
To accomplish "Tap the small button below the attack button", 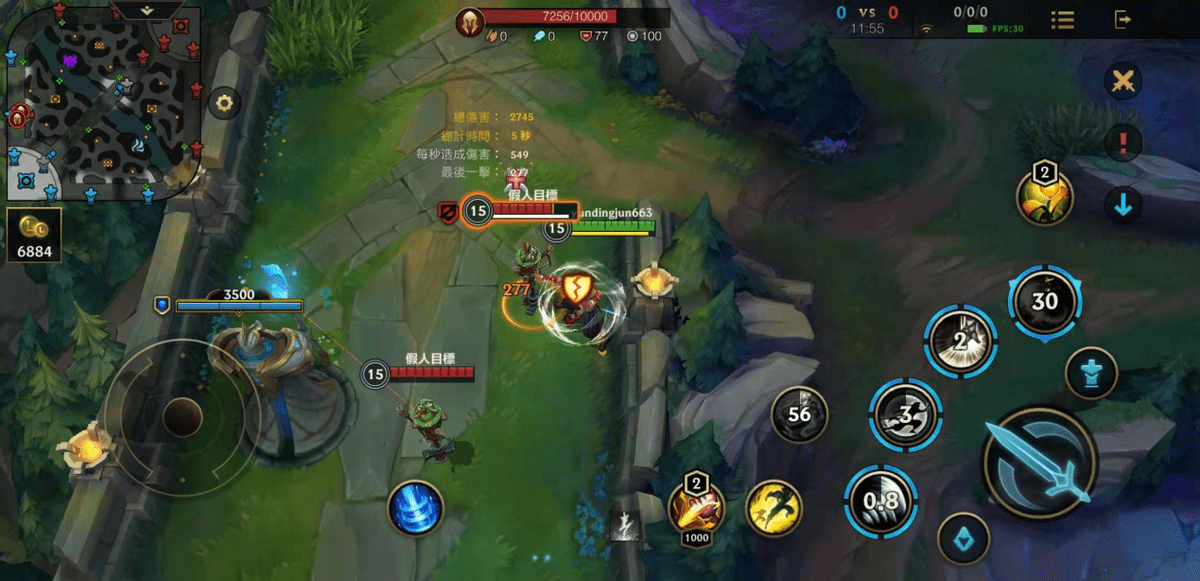I will click(x=964, y=539).
